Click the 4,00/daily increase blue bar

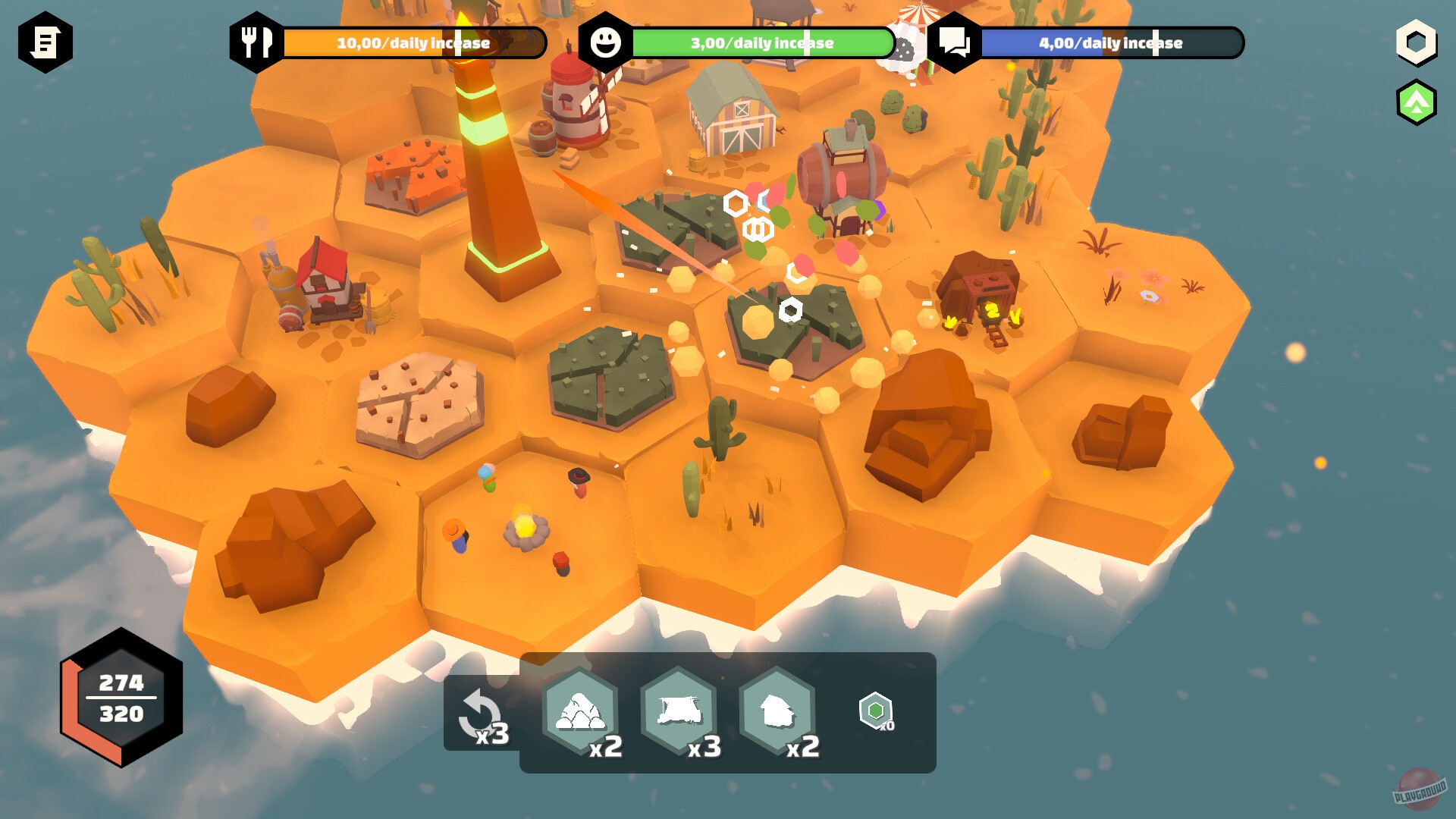(1115, 43)
